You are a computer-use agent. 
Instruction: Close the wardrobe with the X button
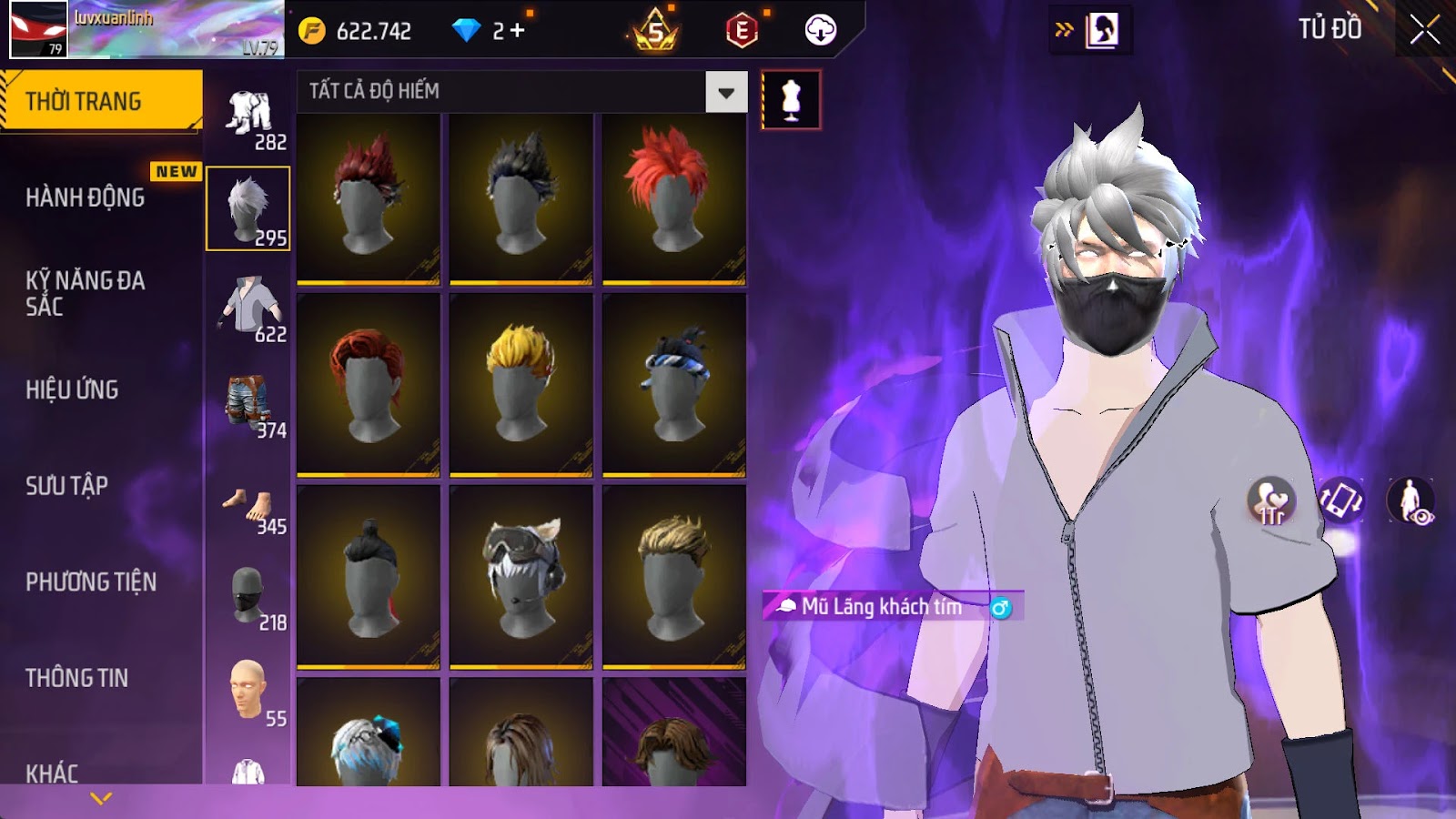coord(1424,30)
